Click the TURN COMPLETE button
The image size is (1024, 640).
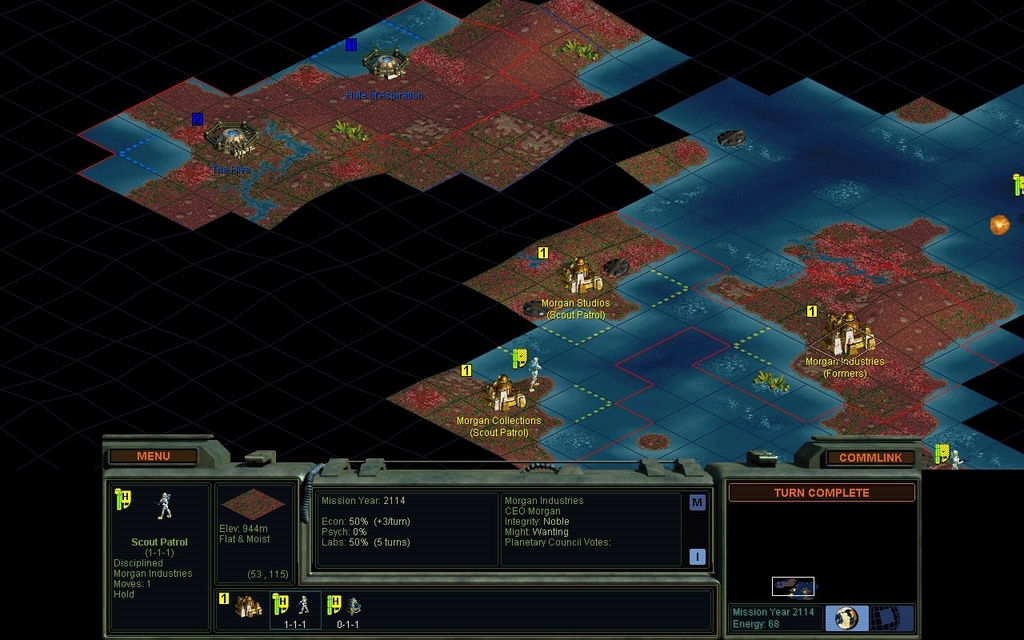click(821, 492)
